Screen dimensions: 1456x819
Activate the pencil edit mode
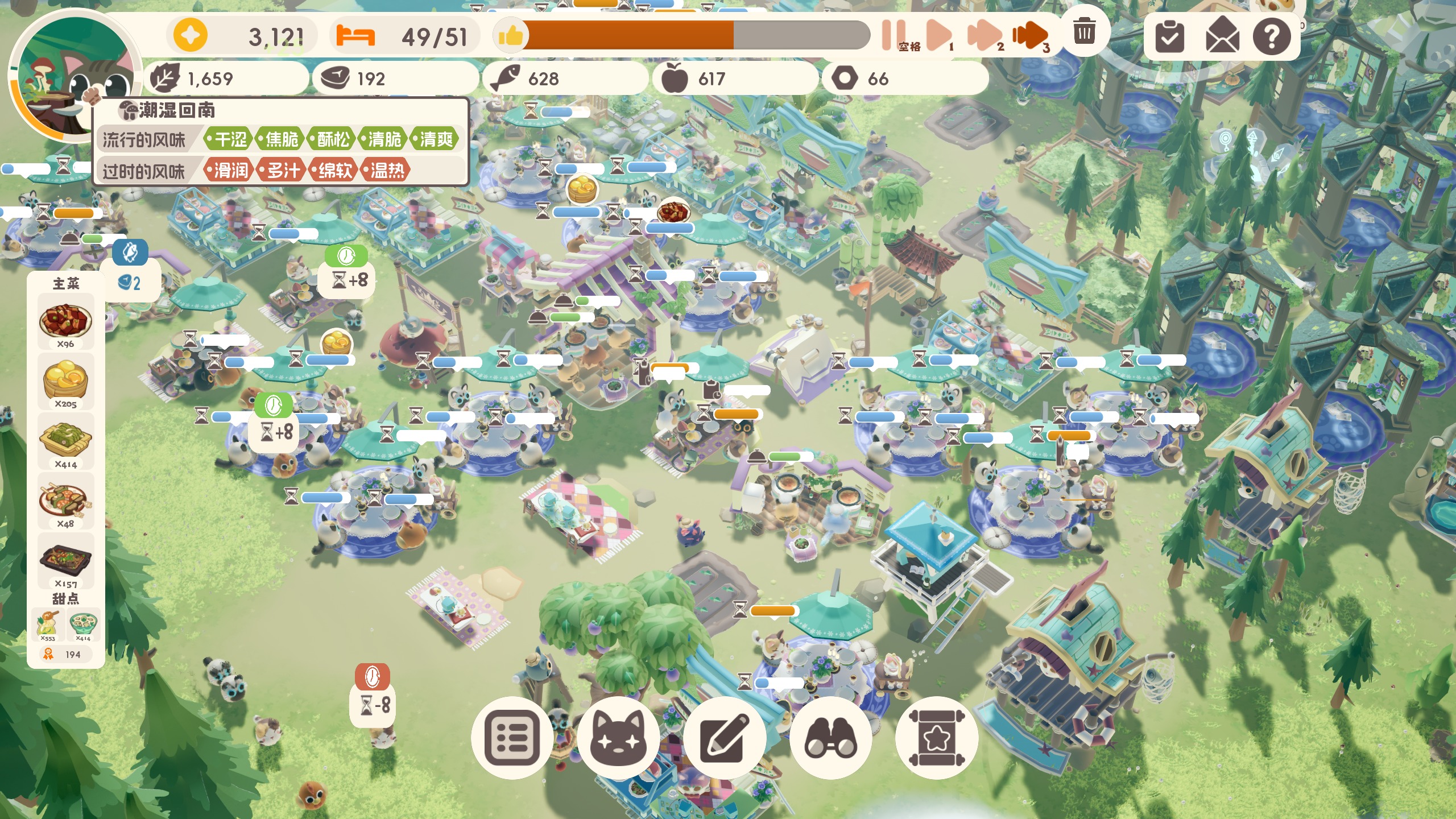[x=725, y=738]
